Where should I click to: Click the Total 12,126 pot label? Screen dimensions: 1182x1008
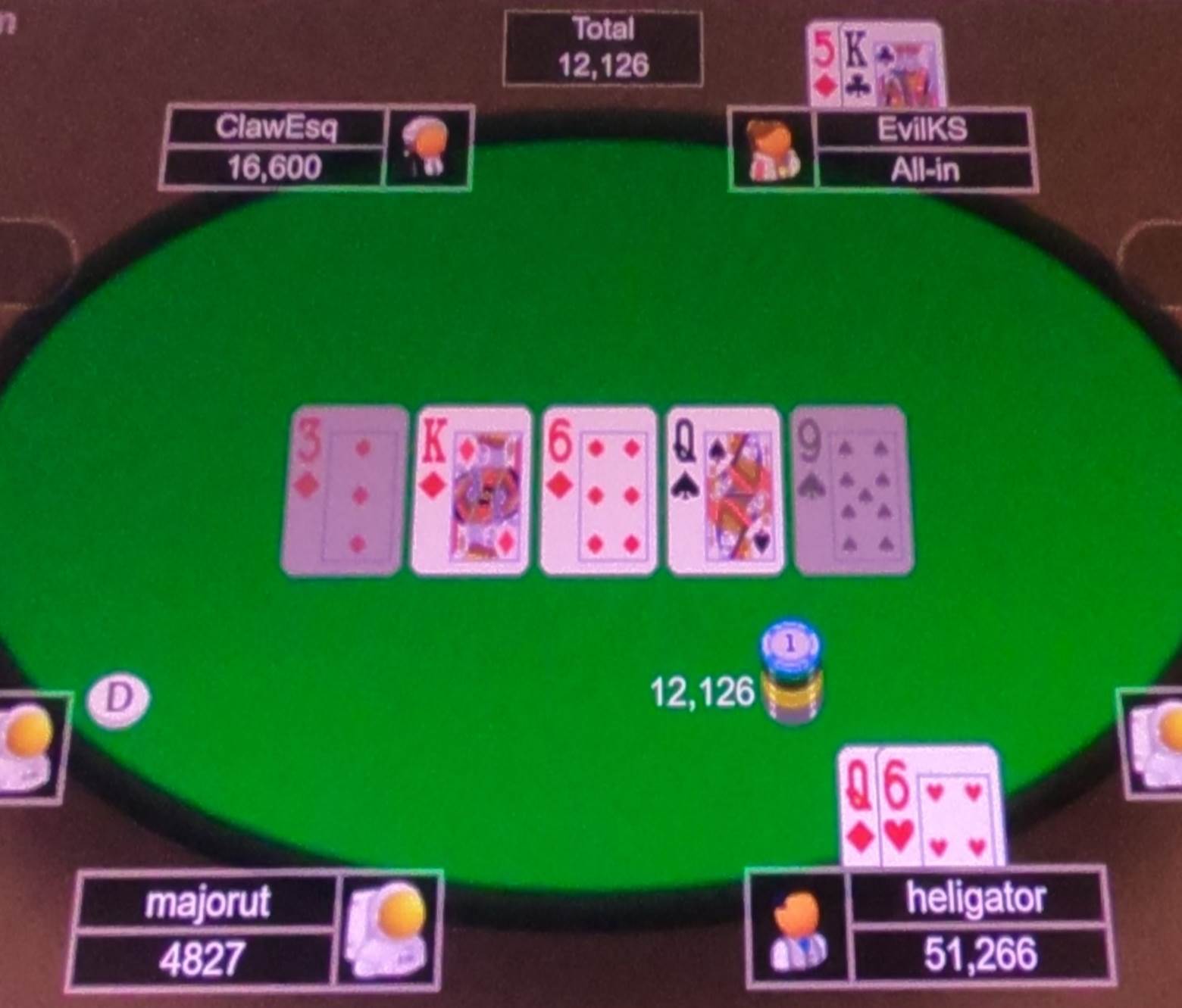(x=602, y=47)
